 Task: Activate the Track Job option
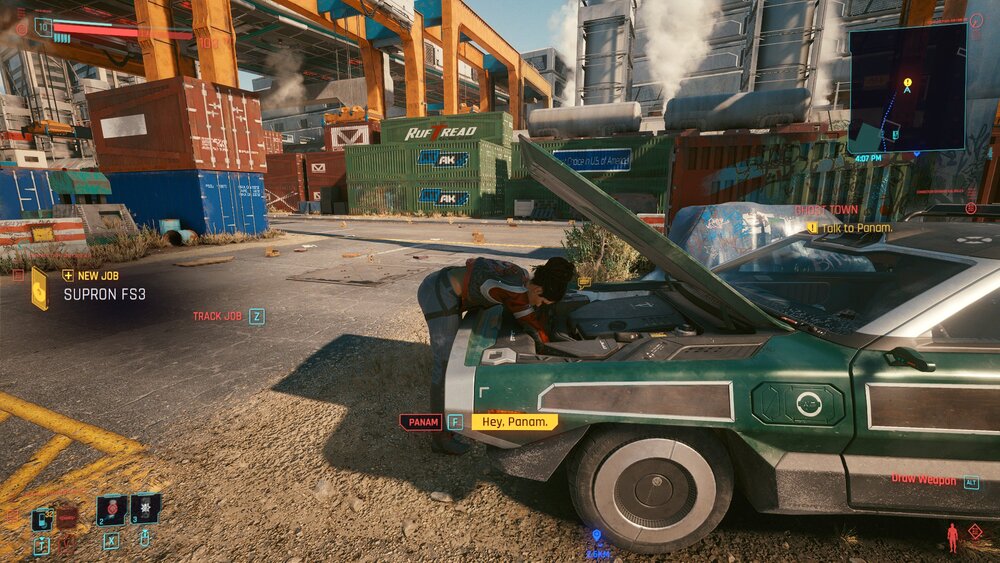(218, 316)
